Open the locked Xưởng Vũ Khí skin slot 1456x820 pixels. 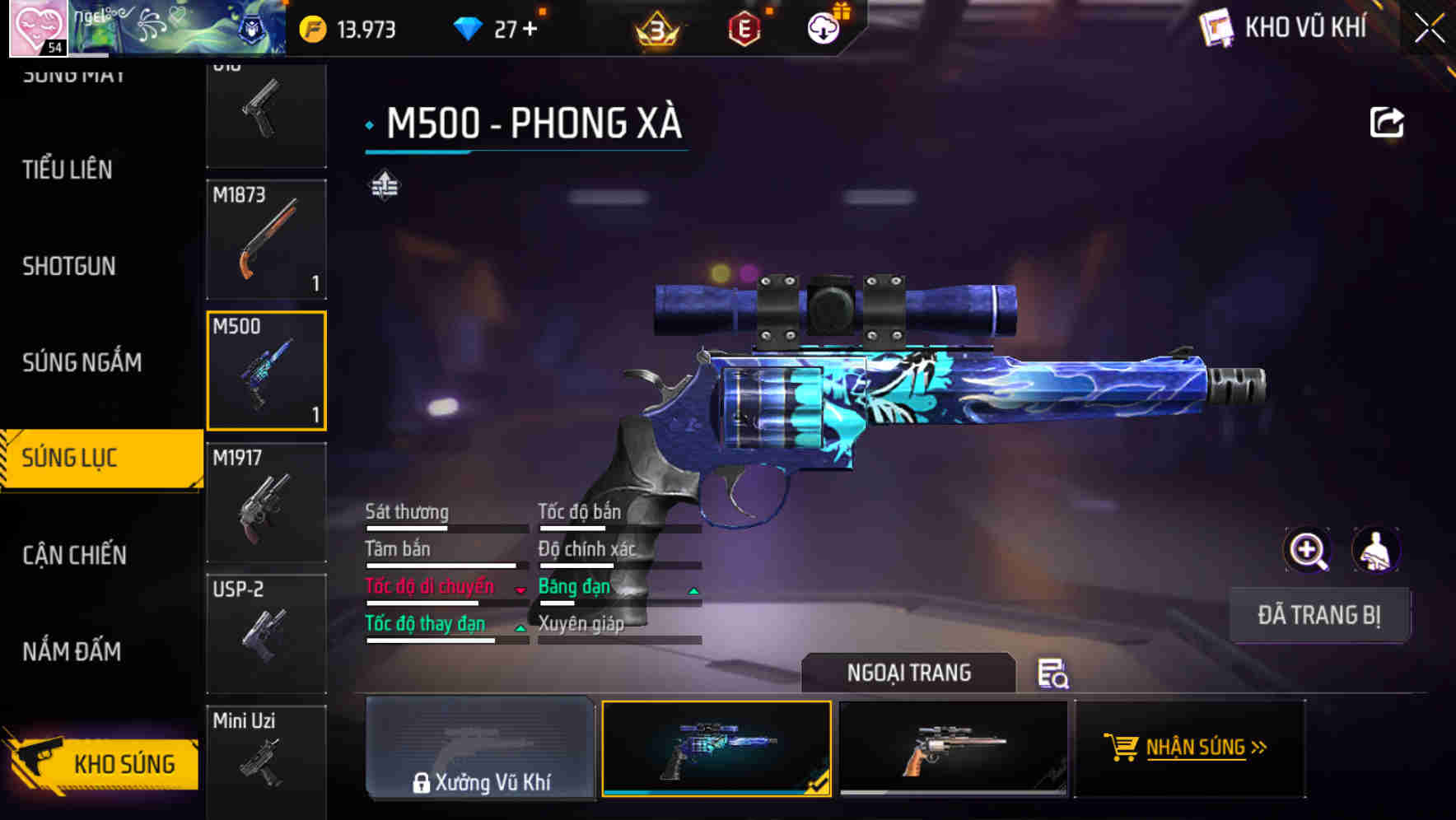480,748
